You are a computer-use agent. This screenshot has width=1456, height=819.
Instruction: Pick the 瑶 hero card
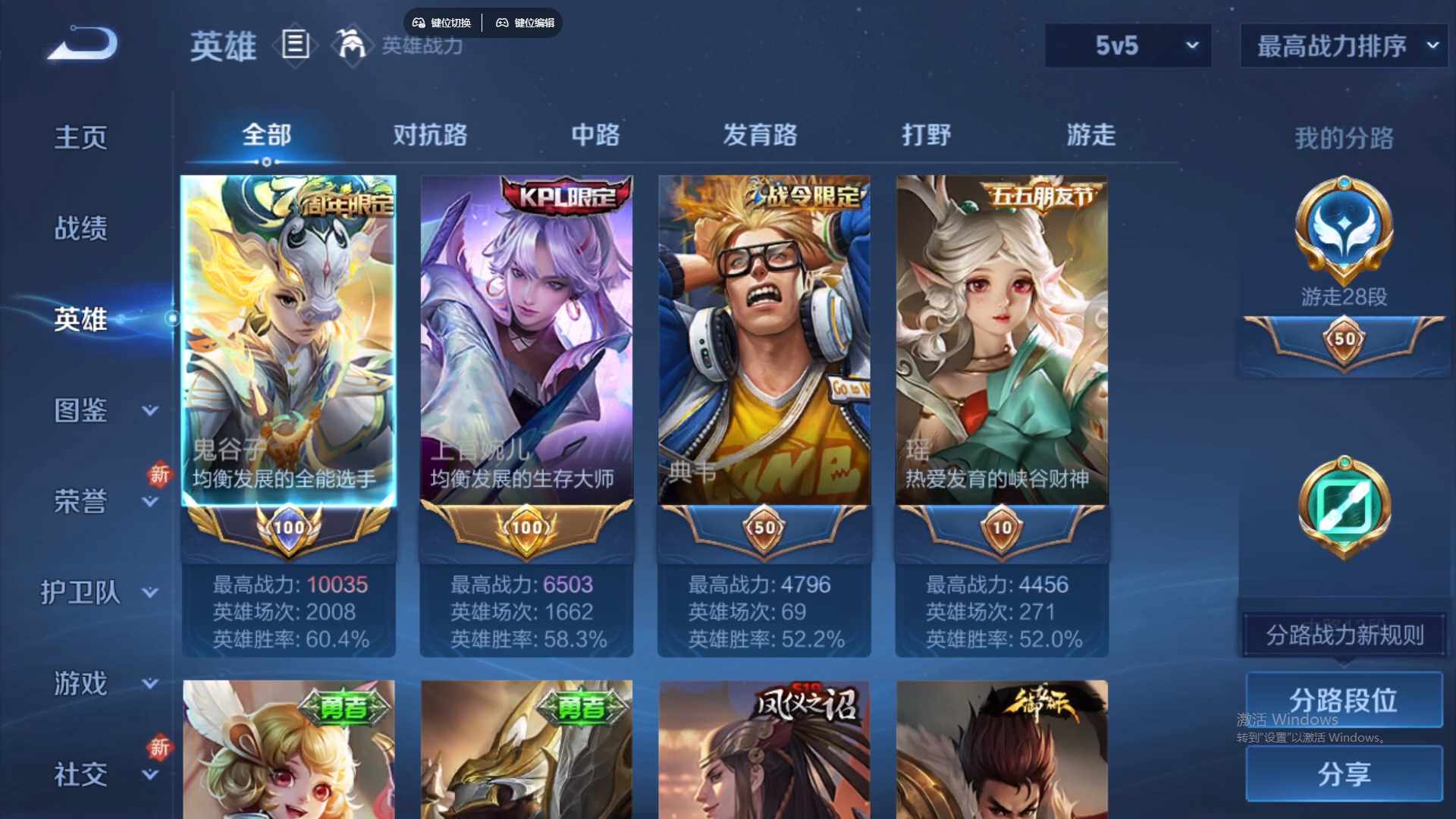pyautogui.click(x=1002, y=341)
